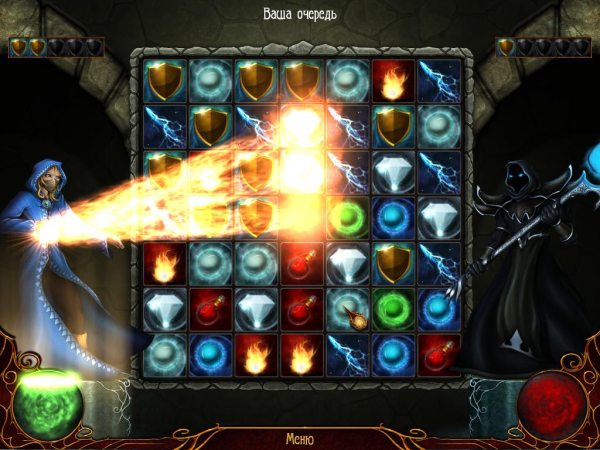The height and width of the screenshot is (450, 600).
Task: Select the blue orb between cyan orb and fire
Action: [209, 355]
